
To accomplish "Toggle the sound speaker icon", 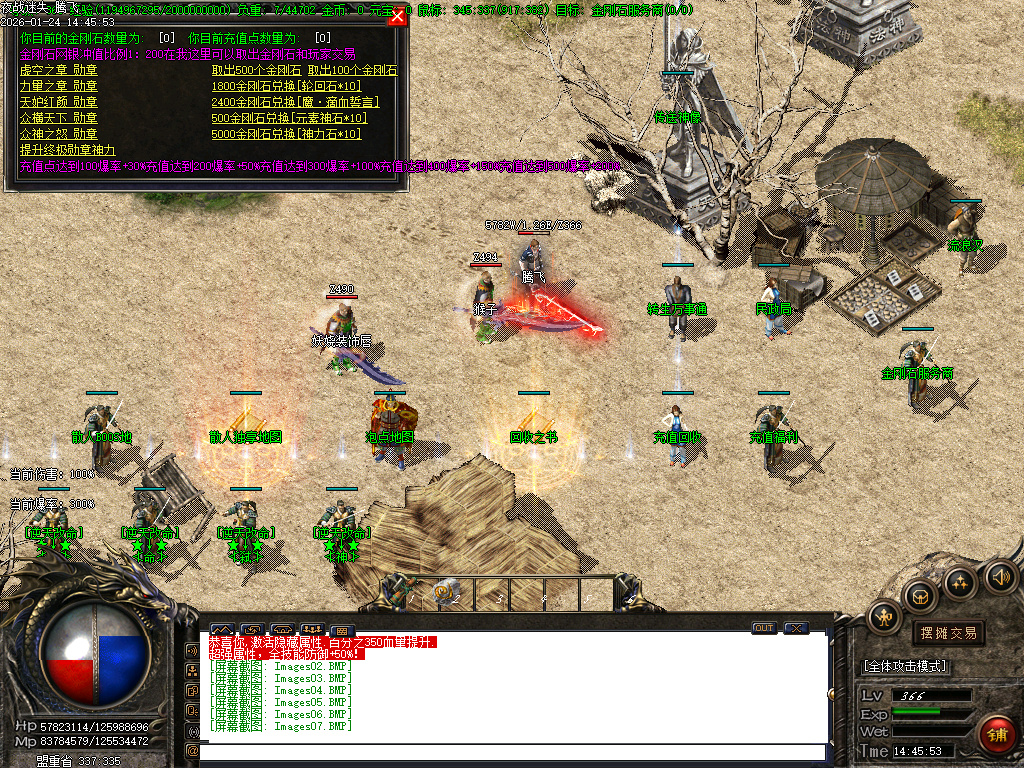I will tap(1000, 576).
